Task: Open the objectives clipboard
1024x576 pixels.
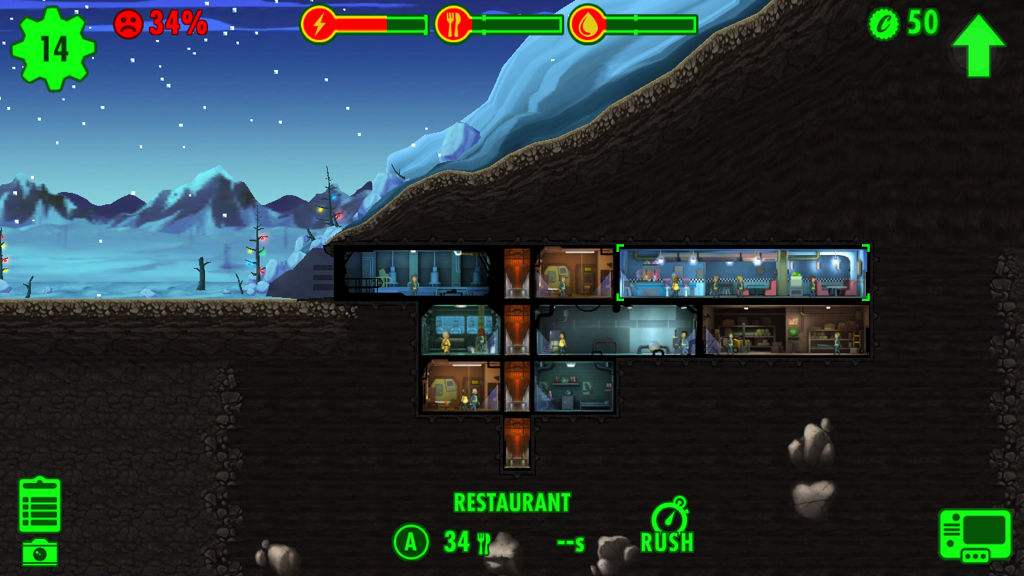Action: 40,505
